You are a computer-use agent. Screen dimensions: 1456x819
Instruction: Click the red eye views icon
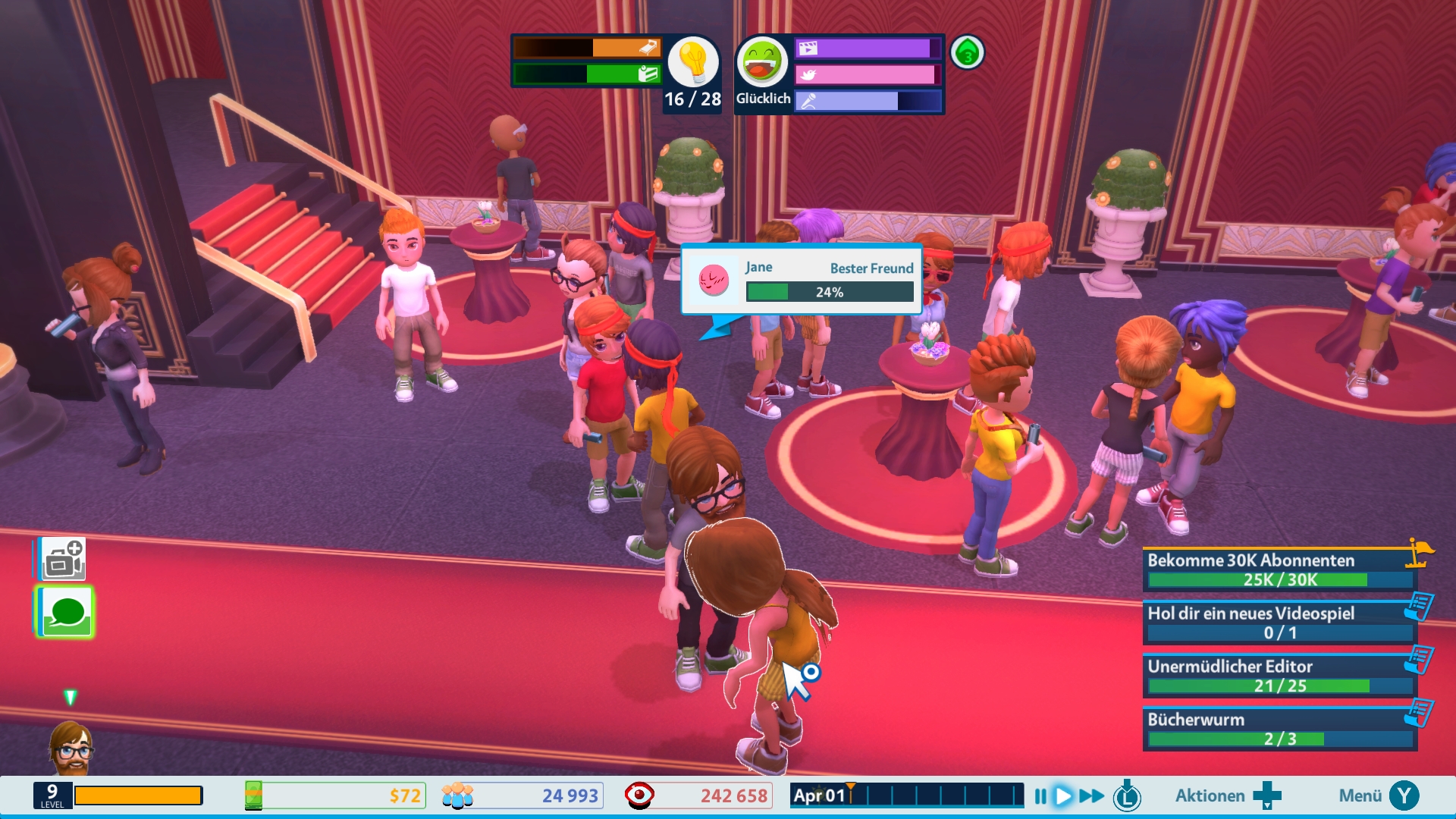639,796
